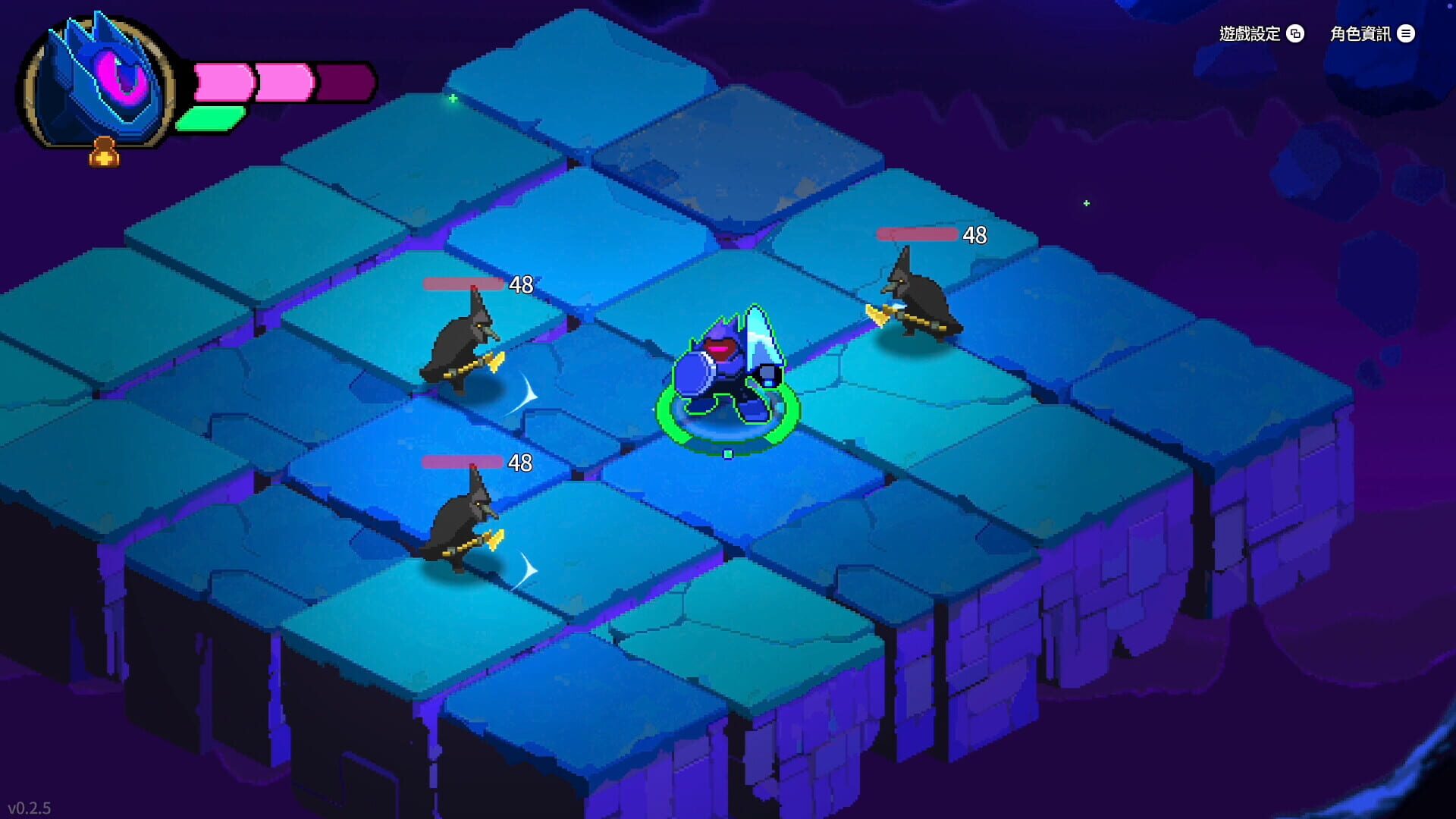Open the 角色資訊 hamburger menu icon
The image size is (1456, 819).
(1407, 33)
